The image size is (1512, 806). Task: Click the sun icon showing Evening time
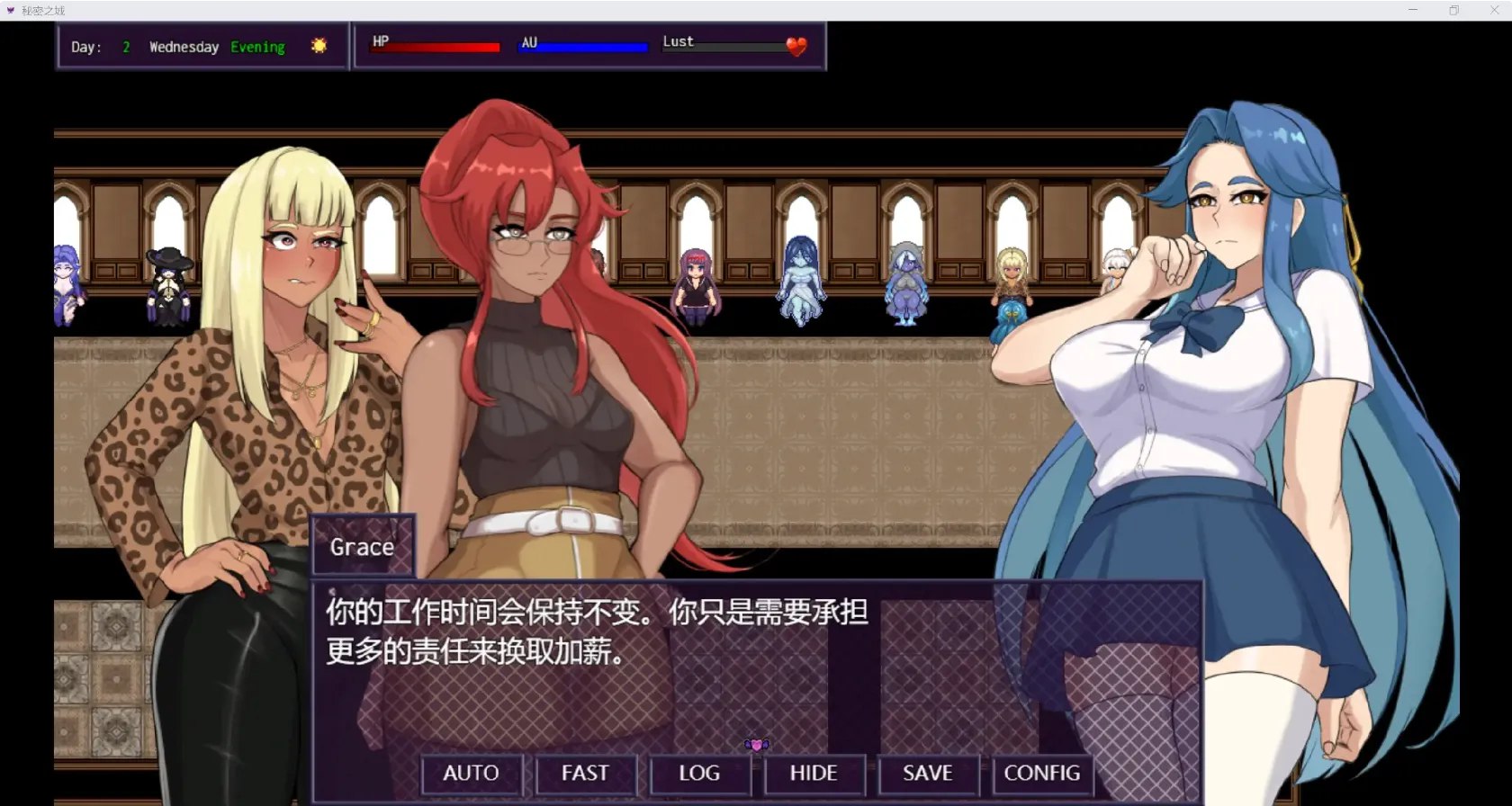[x=319, y=45]
